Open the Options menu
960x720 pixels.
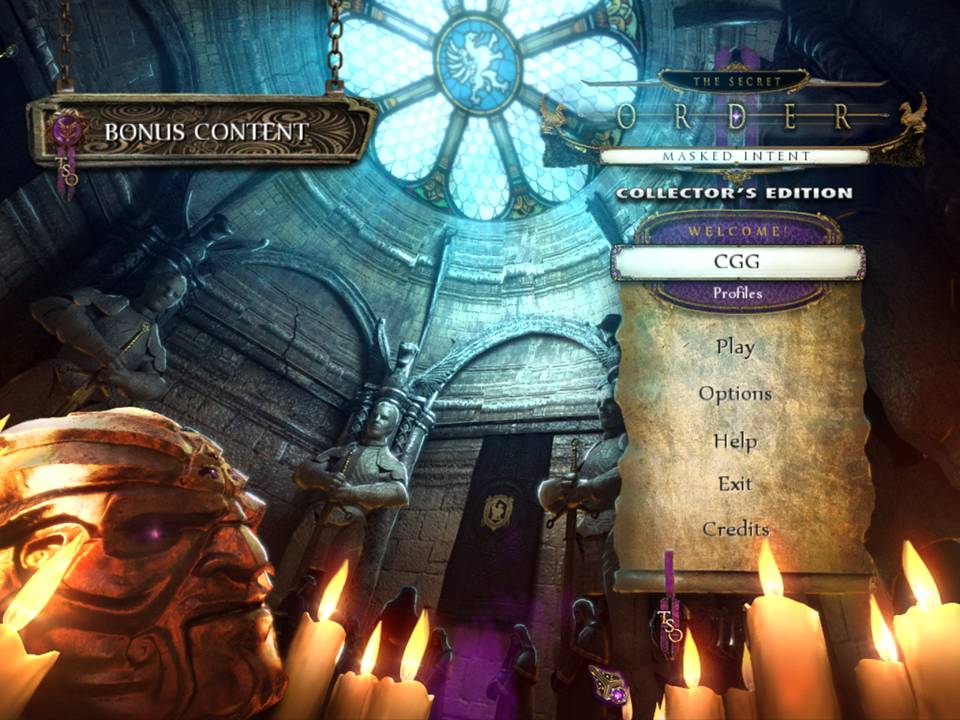(735, 393)
